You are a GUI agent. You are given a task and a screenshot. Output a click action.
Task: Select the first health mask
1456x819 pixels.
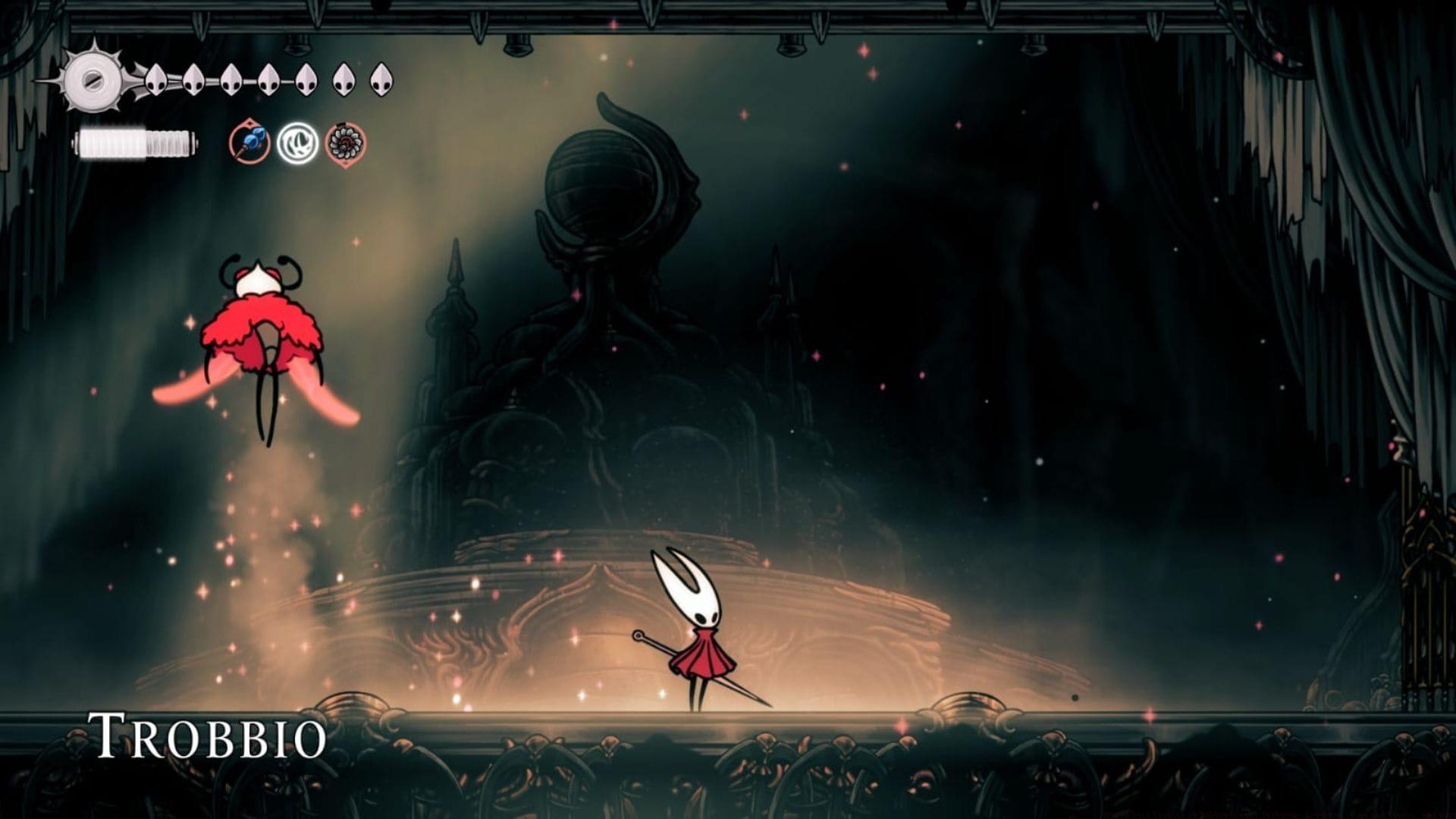point(155,80)
